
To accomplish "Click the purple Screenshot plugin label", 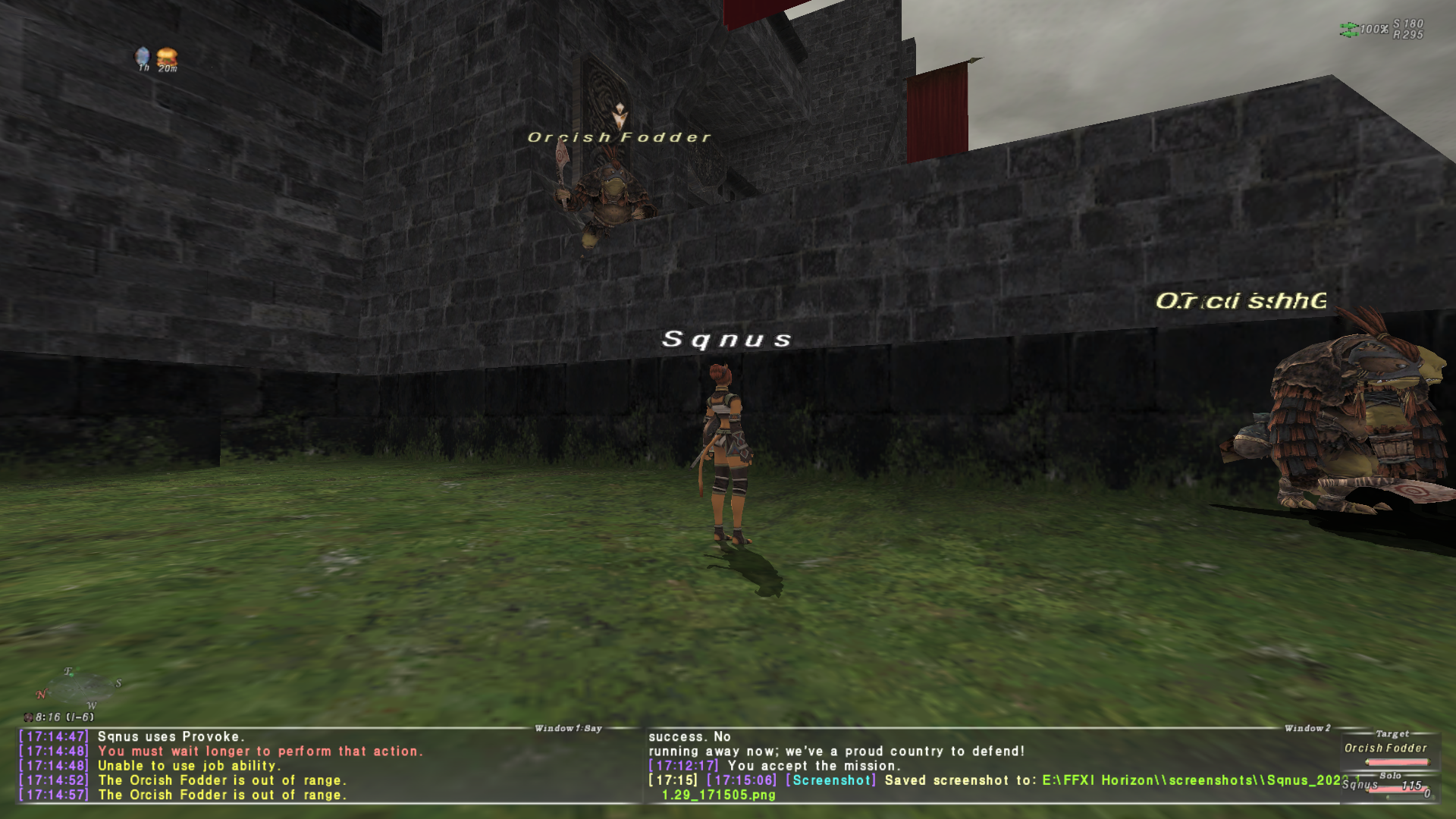I will click(x=830, y=780).
